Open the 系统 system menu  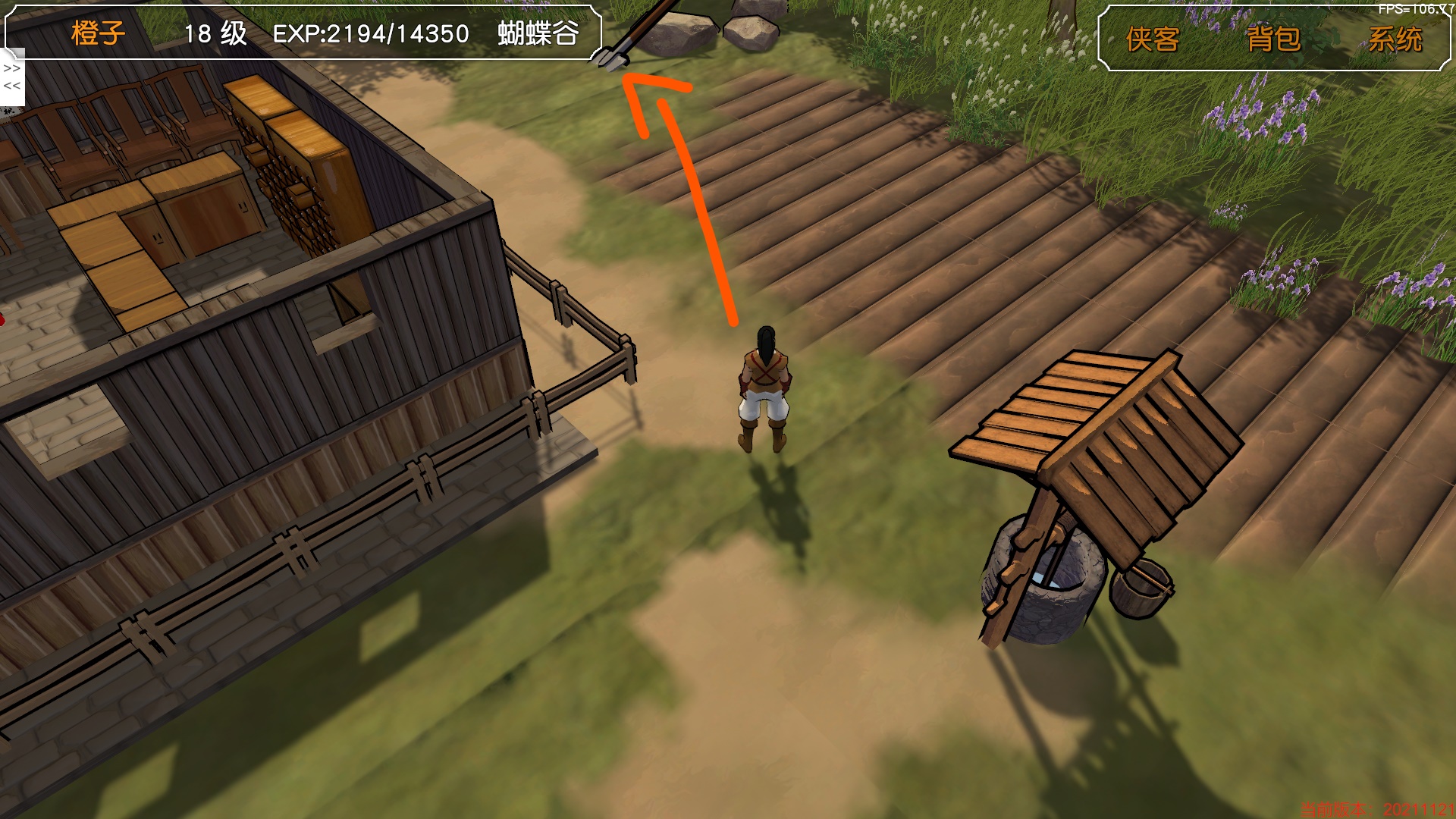click(x=1395, y=39)
